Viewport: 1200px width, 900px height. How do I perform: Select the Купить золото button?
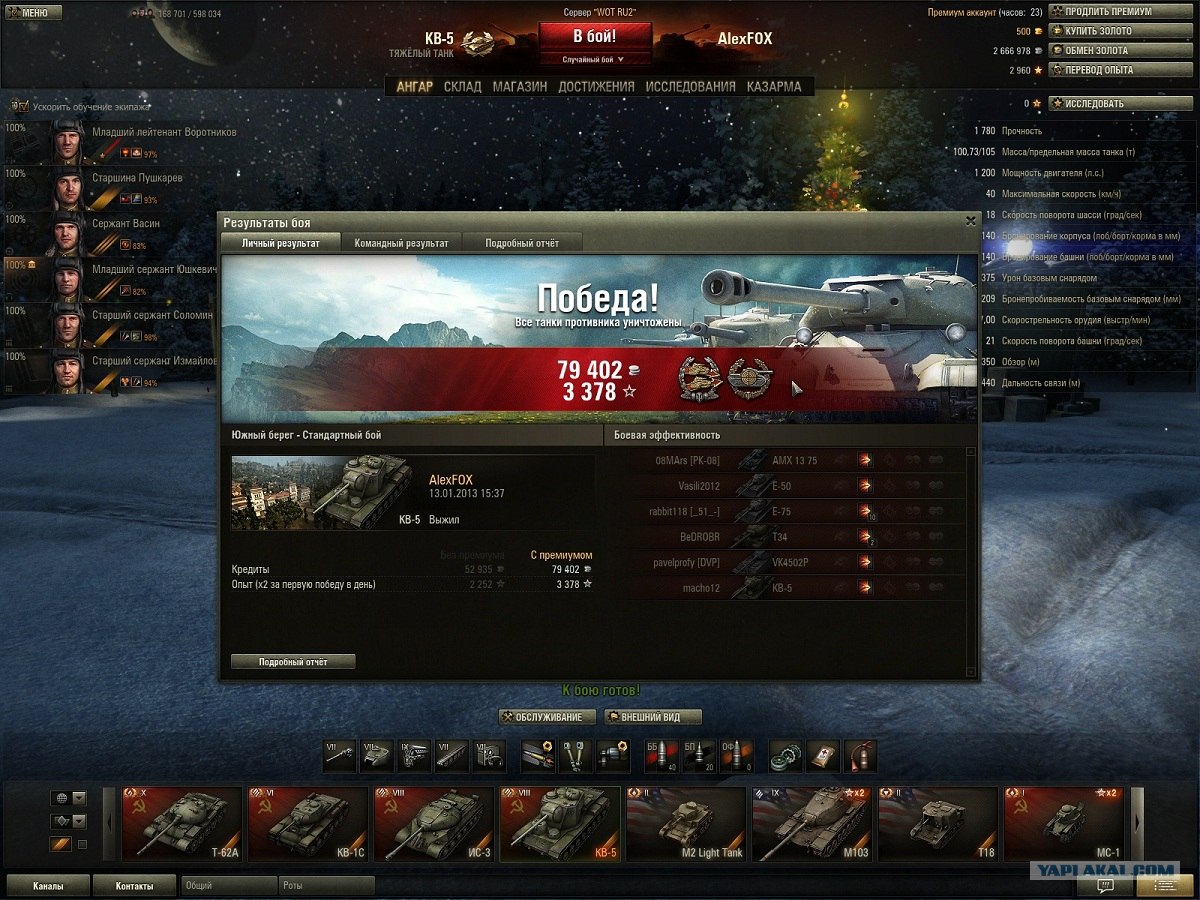(1120, 31)
